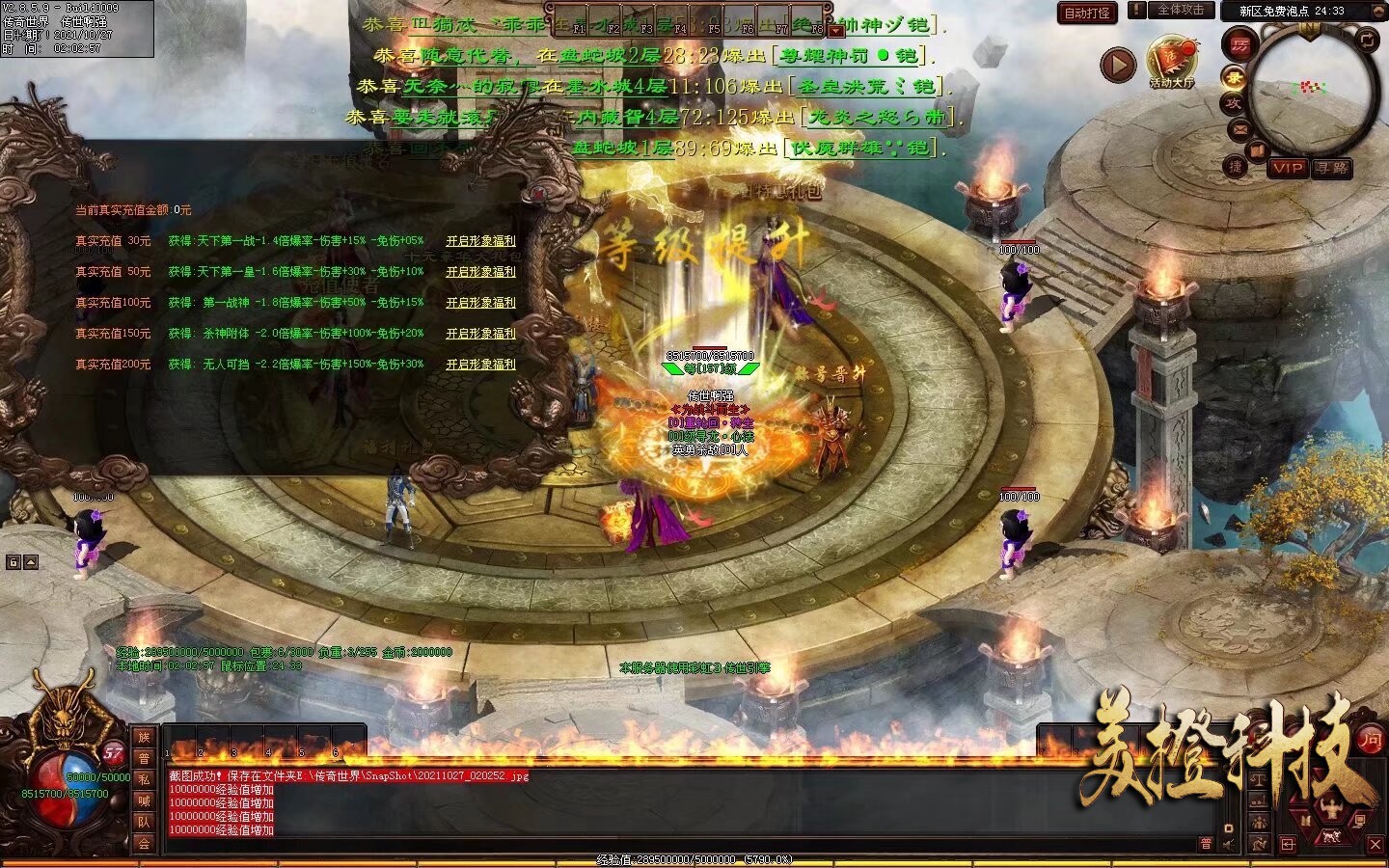The width and height of the screenshot is (1389, 868).
Task: Click the round play arrow button
Action: (1118, 66)
